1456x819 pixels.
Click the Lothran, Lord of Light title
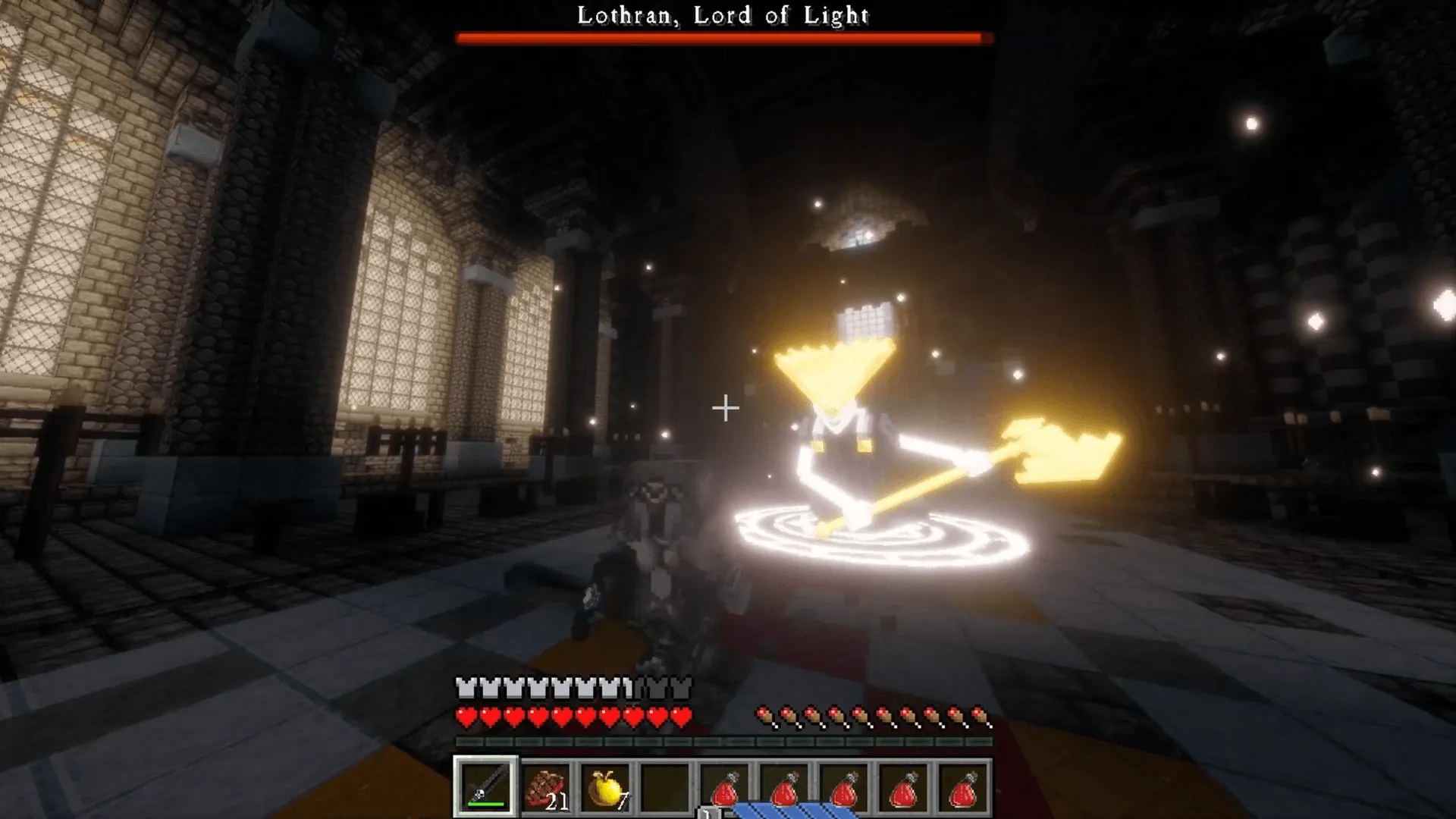(x=723, y=14)
